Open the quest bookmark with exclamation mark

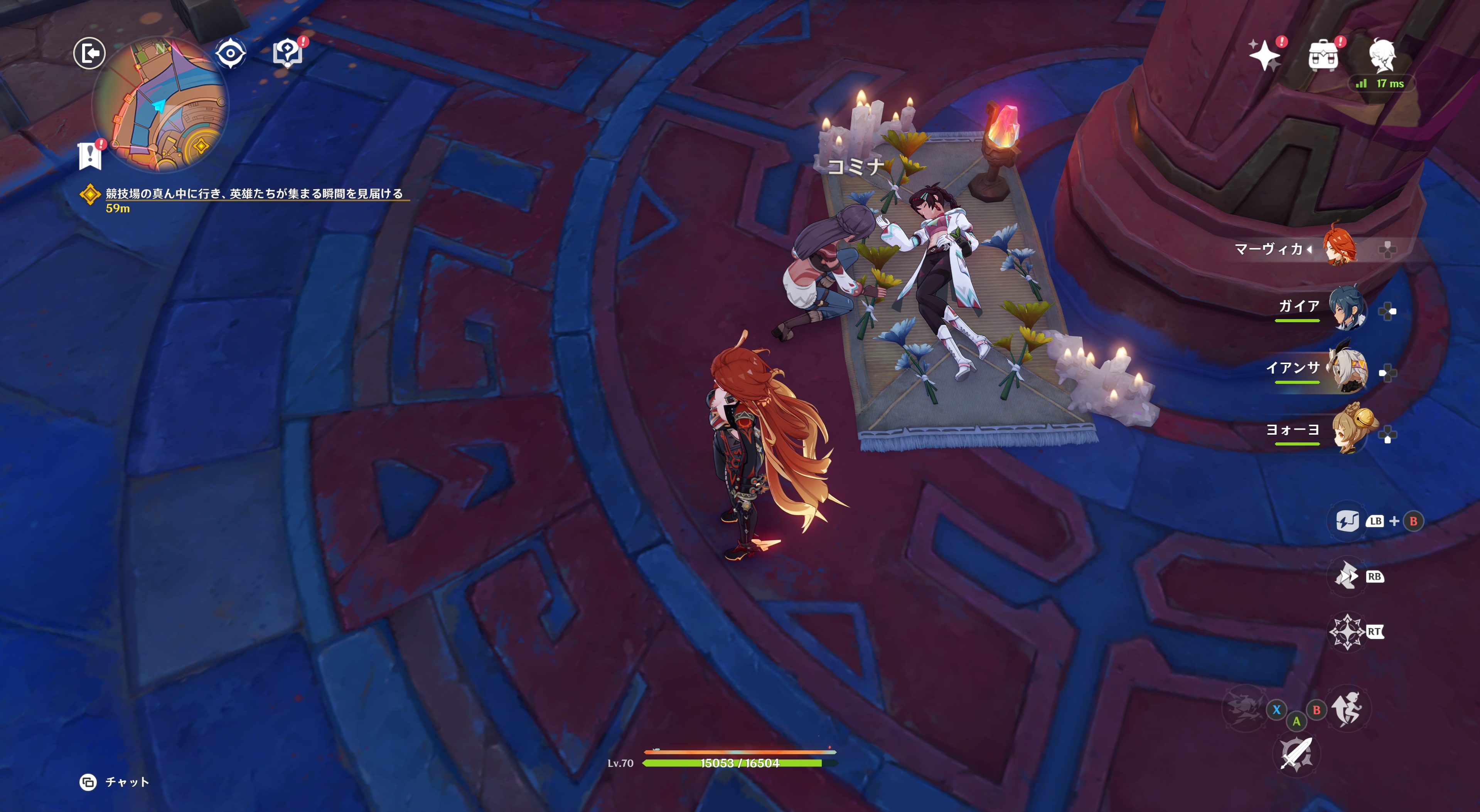coord(90,155)
